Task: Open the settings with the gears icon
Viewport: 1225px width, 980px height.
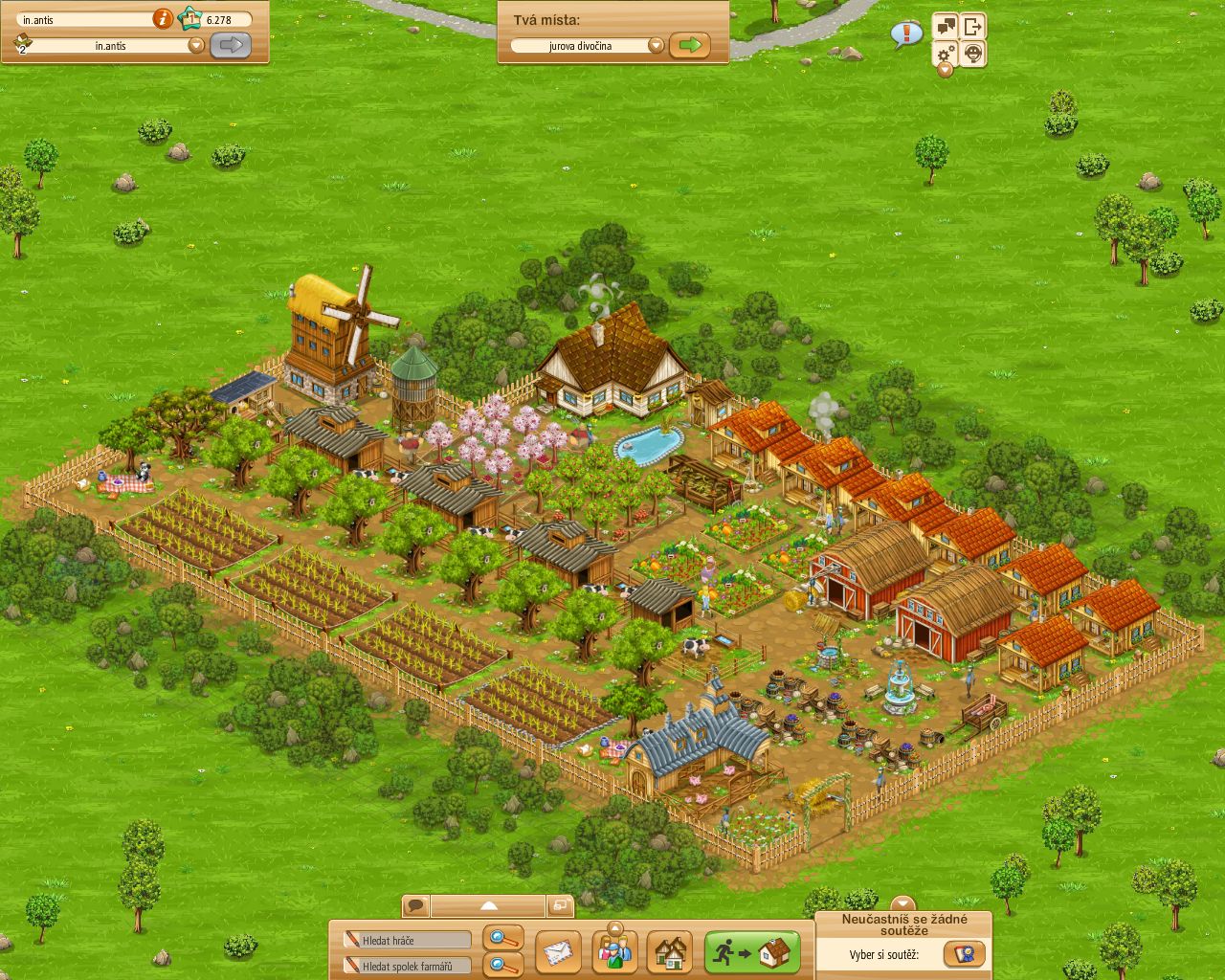Action: (945, 54)
